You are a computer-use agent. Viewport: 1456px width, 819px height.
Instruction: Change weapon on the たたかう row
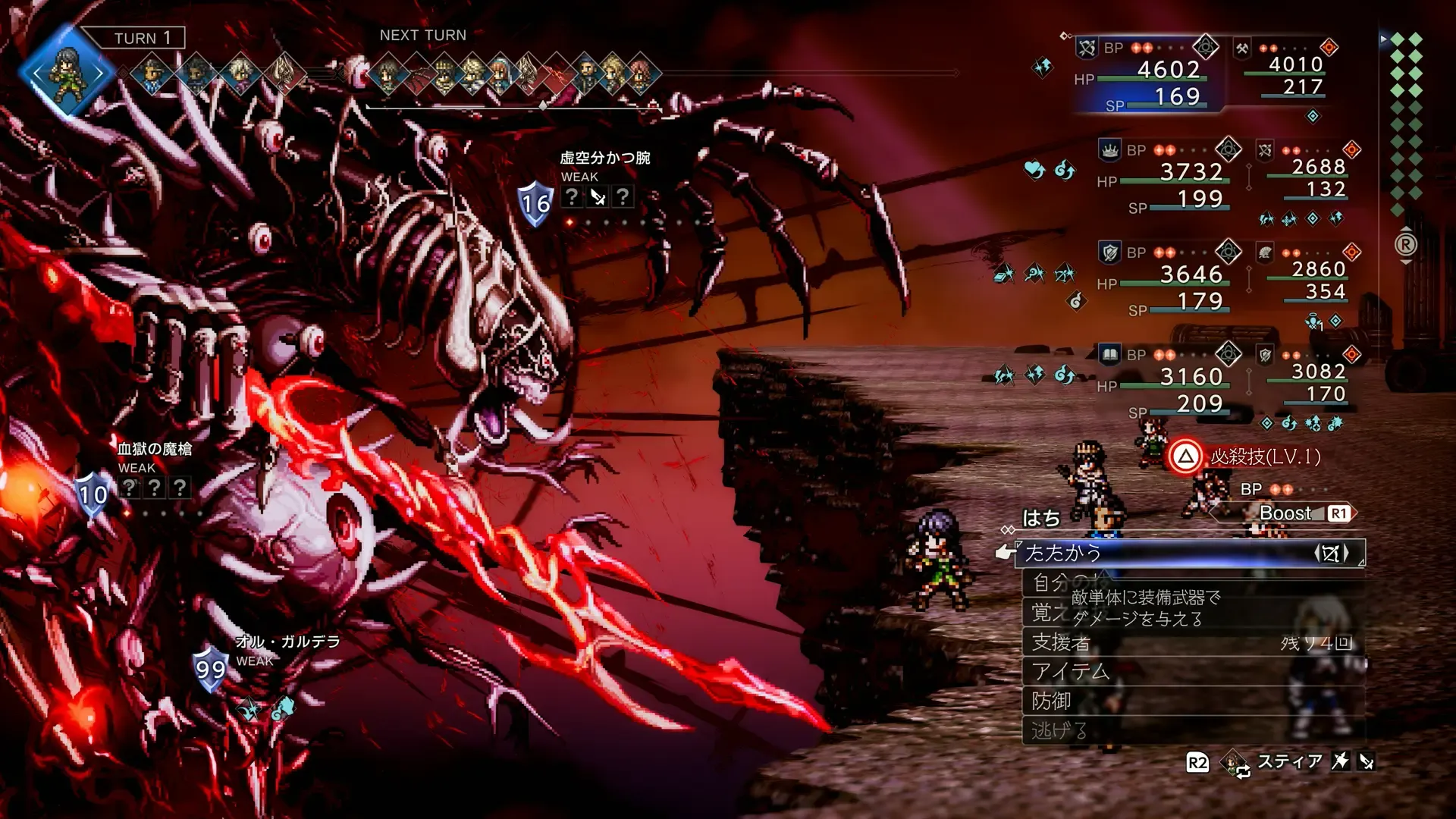coord(1332,554)
